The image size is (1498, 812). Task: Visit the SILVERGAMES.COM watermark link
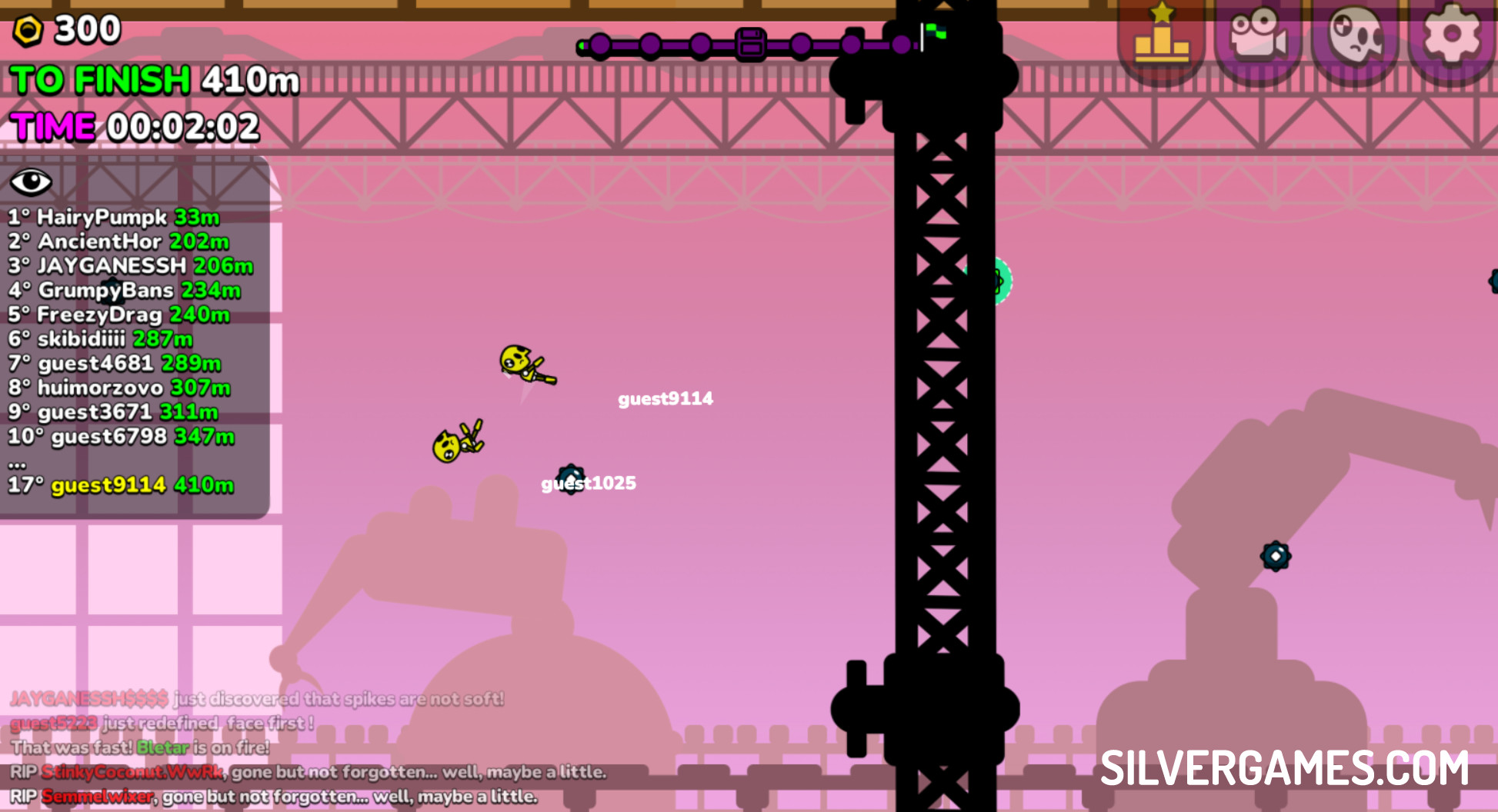coord(1284,768)
